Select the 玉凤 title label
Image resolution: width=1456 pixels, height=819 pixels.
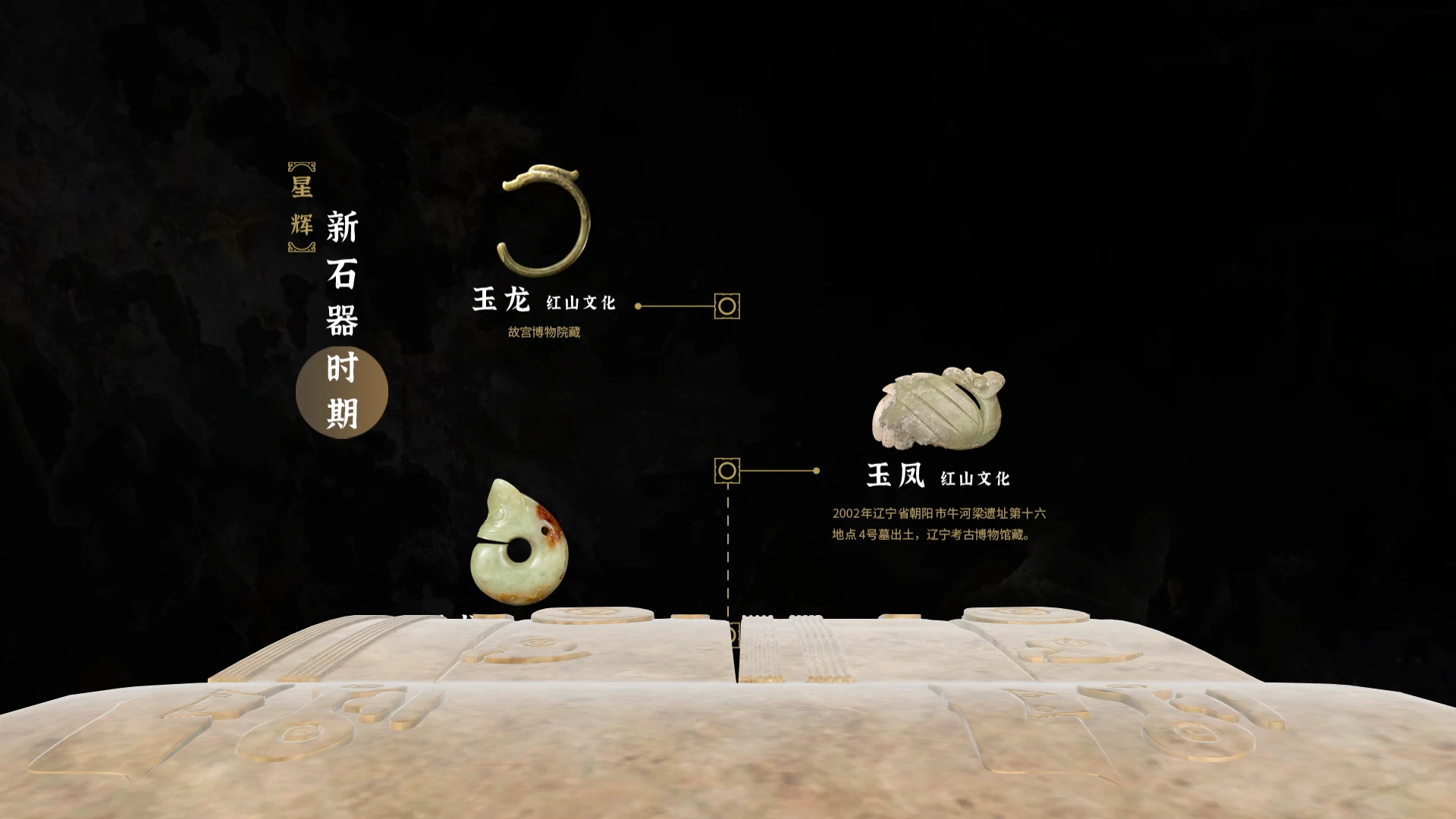[x=896, y=475]
